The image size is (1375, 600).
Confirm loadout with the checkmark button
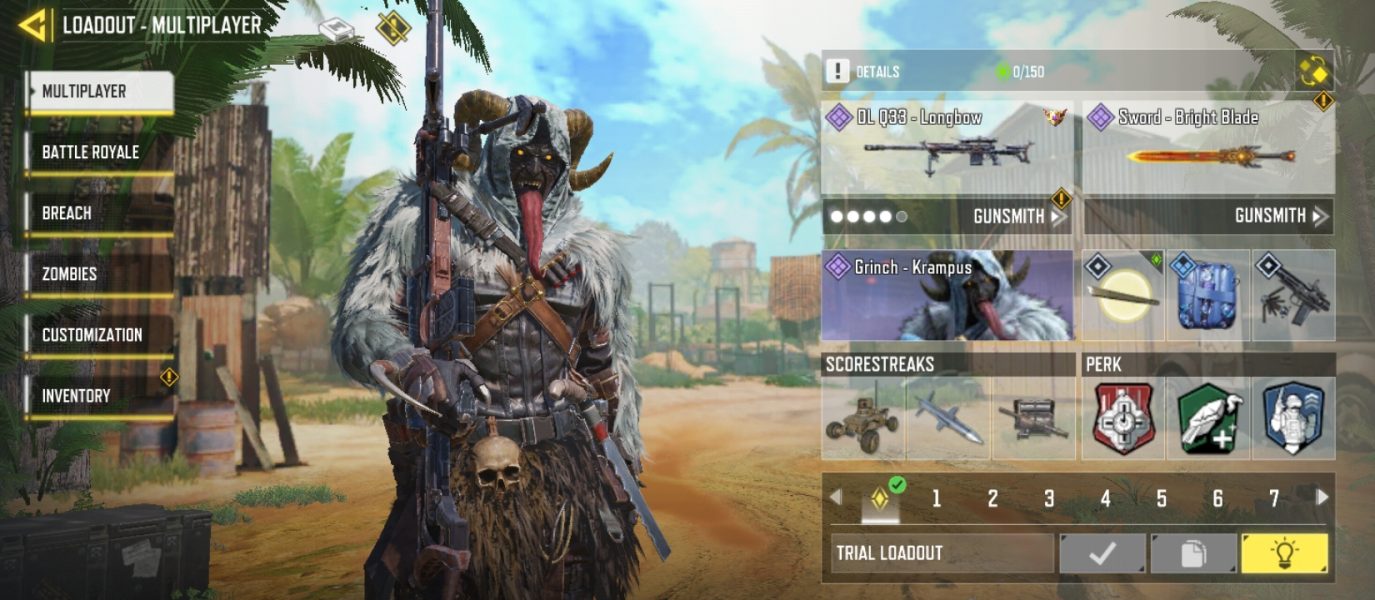pos(1102,553)
